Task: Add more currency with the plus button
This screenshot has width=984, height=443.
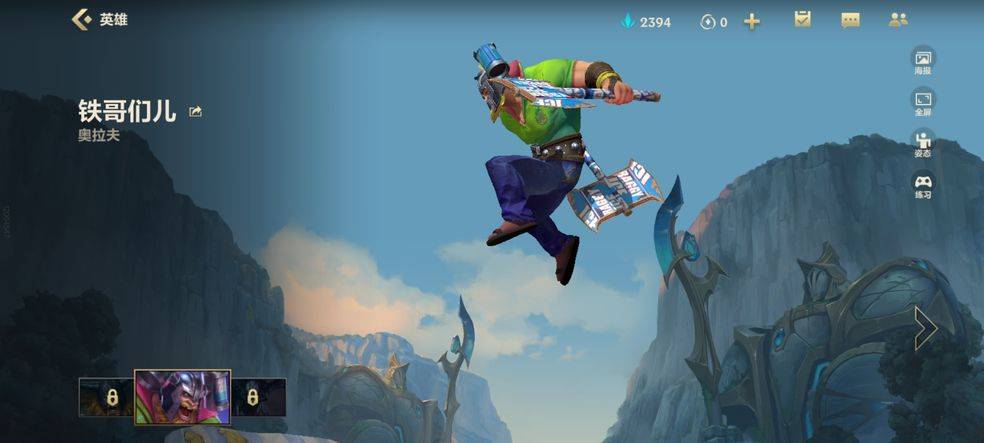Action: 752,21
